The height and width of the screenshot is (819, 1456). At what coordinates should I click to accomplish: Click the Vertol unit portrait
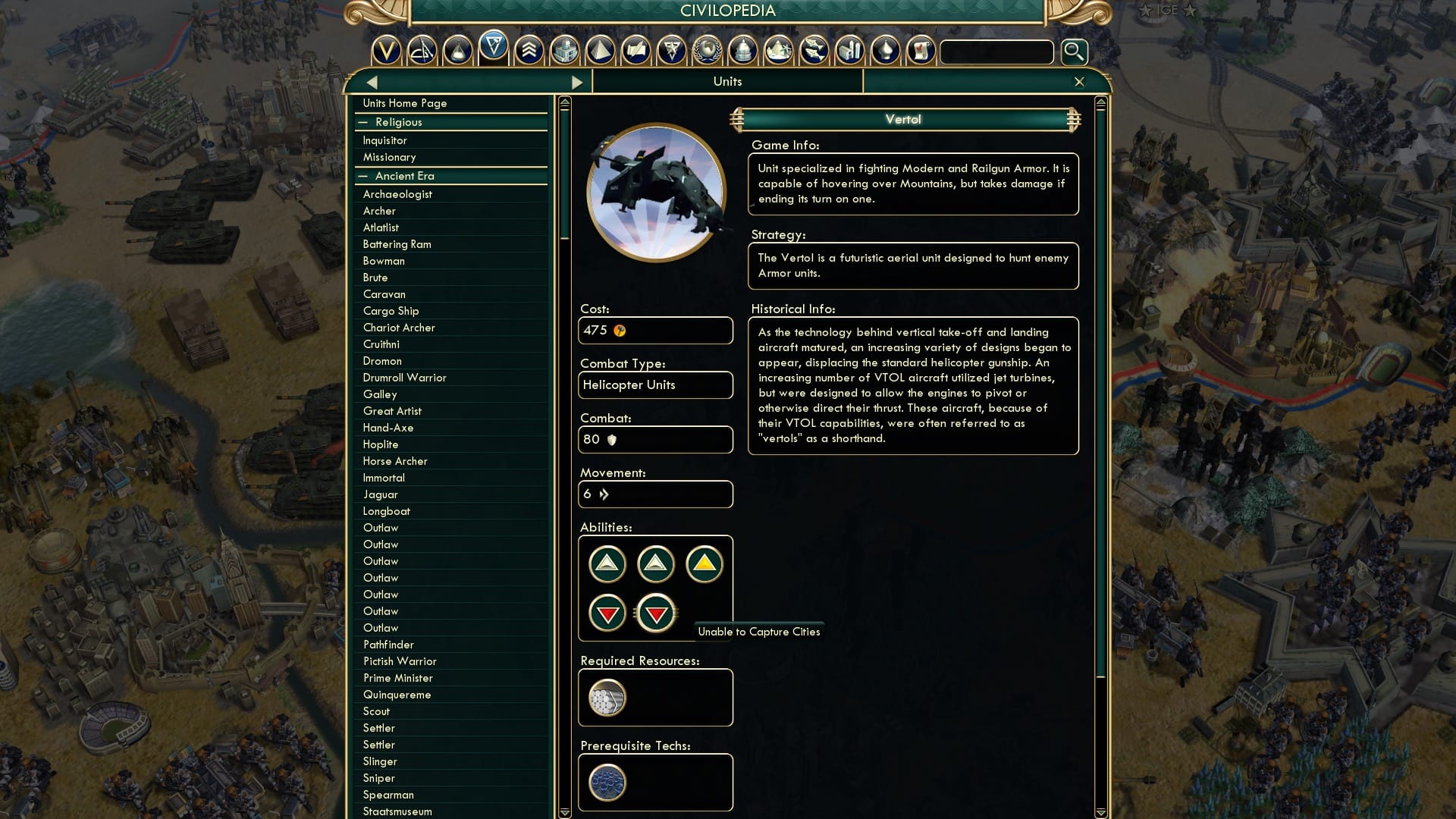(655, 192)
